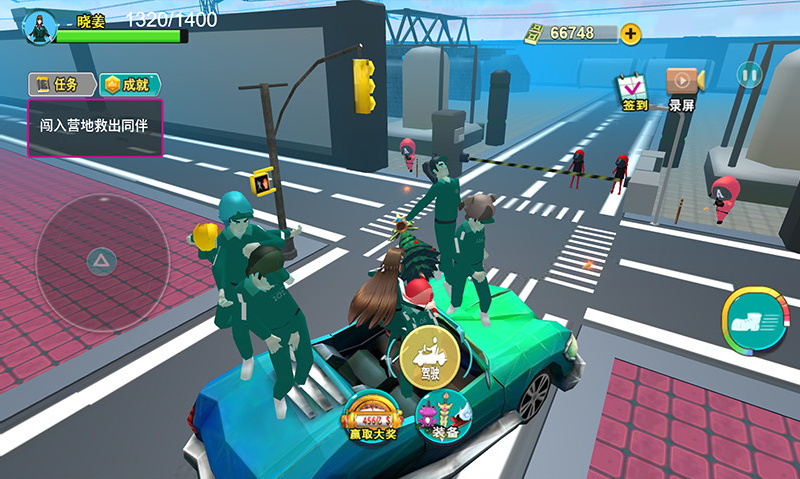Click the player avatar portrait
Viewport: 800px width, 479px height.
coord(40,28)
